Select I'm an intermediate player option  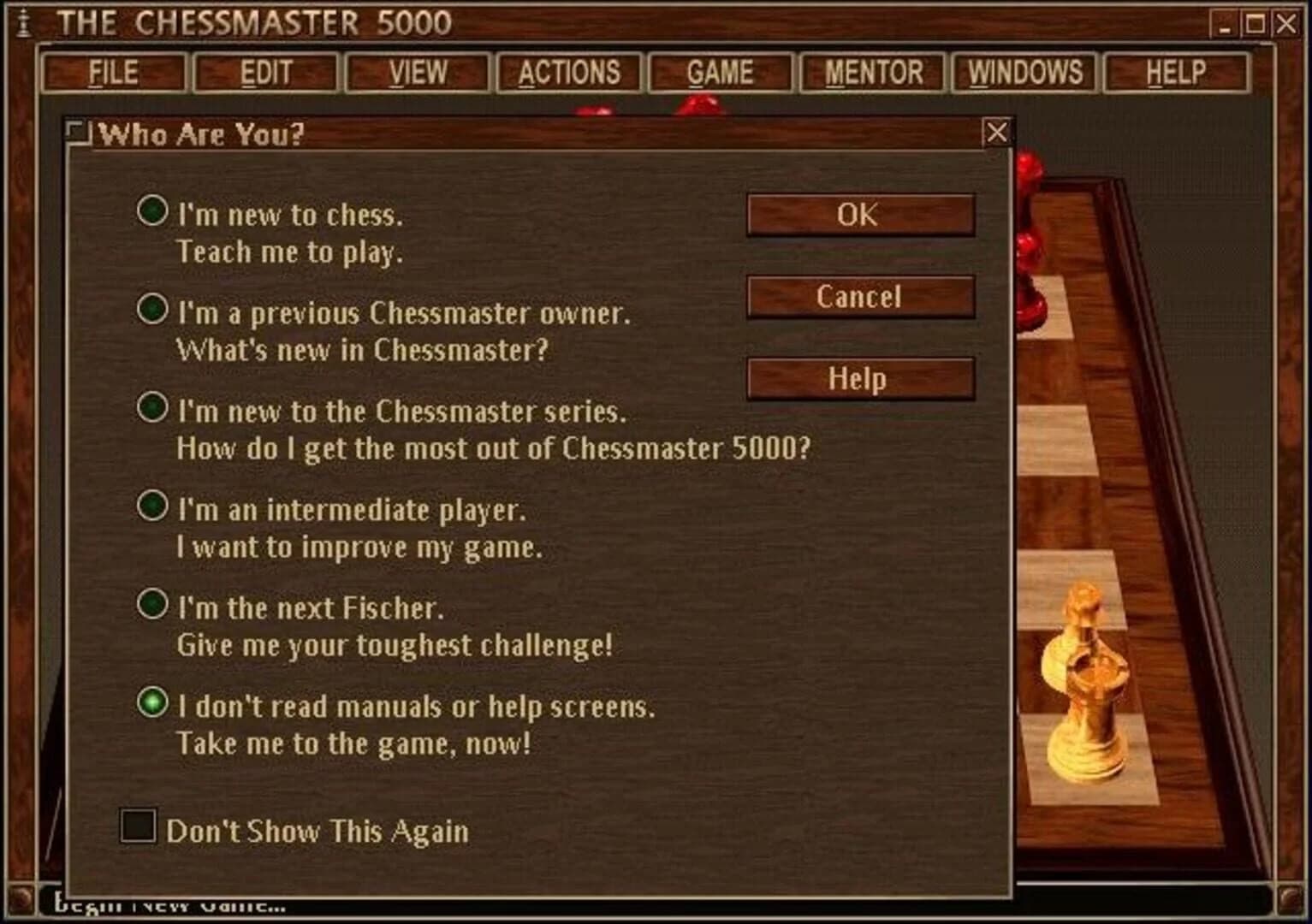152,508
